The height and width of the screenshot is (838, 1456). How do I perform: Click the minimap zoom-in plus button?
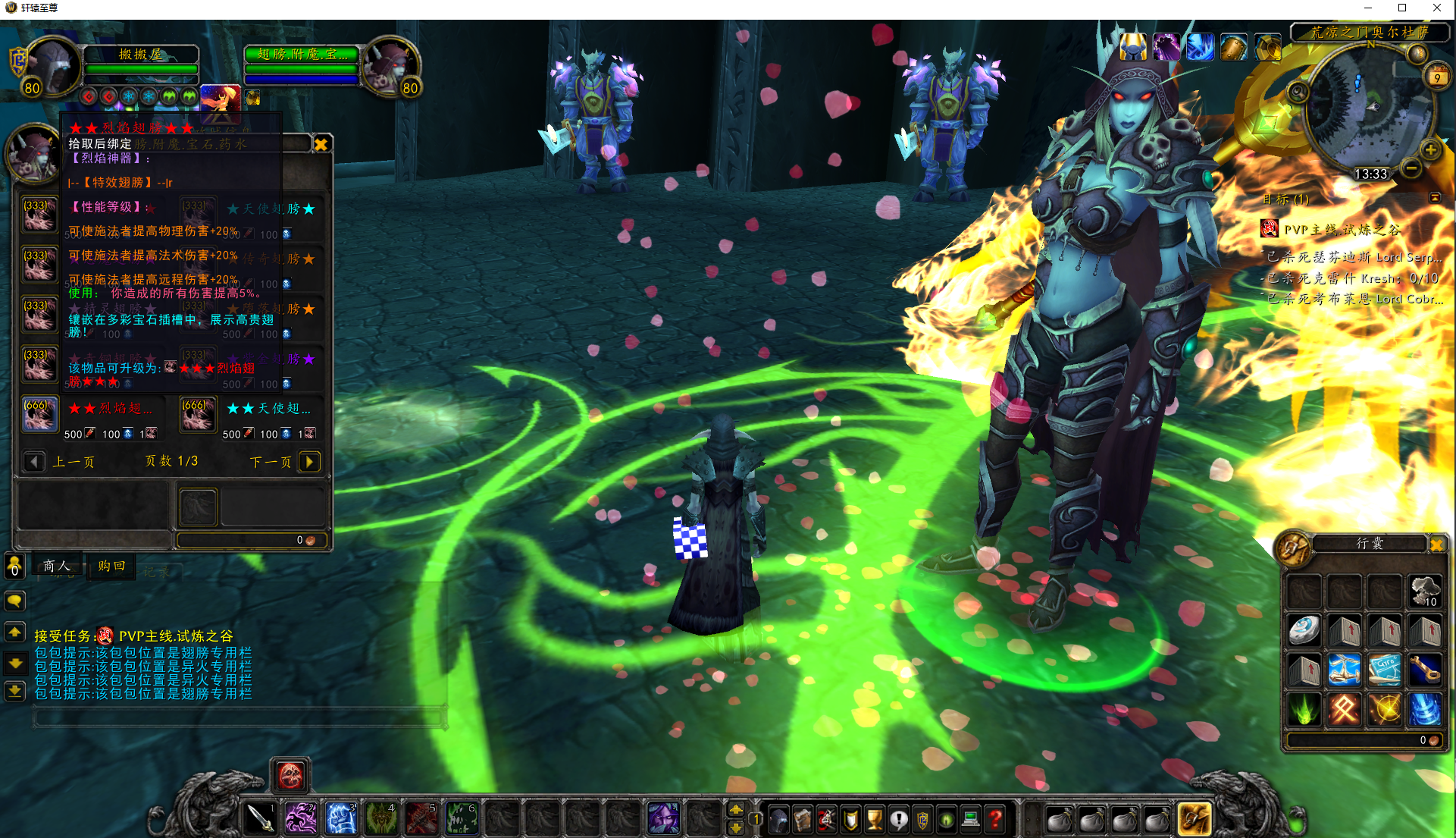[1430, 149]
